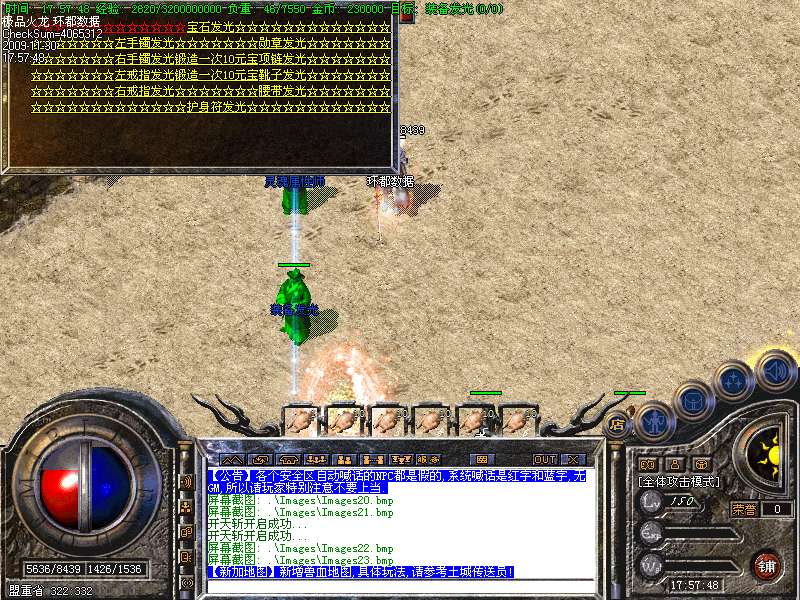
Task: Click the red 铺 stall button
Action: pos(766,564)
